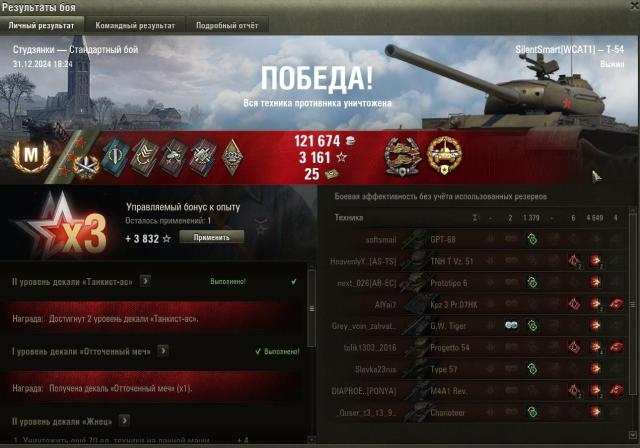Apply the x3 experience bonus with Применить
640x448 pixels.
pyautogui.click(x=211, y=238)
